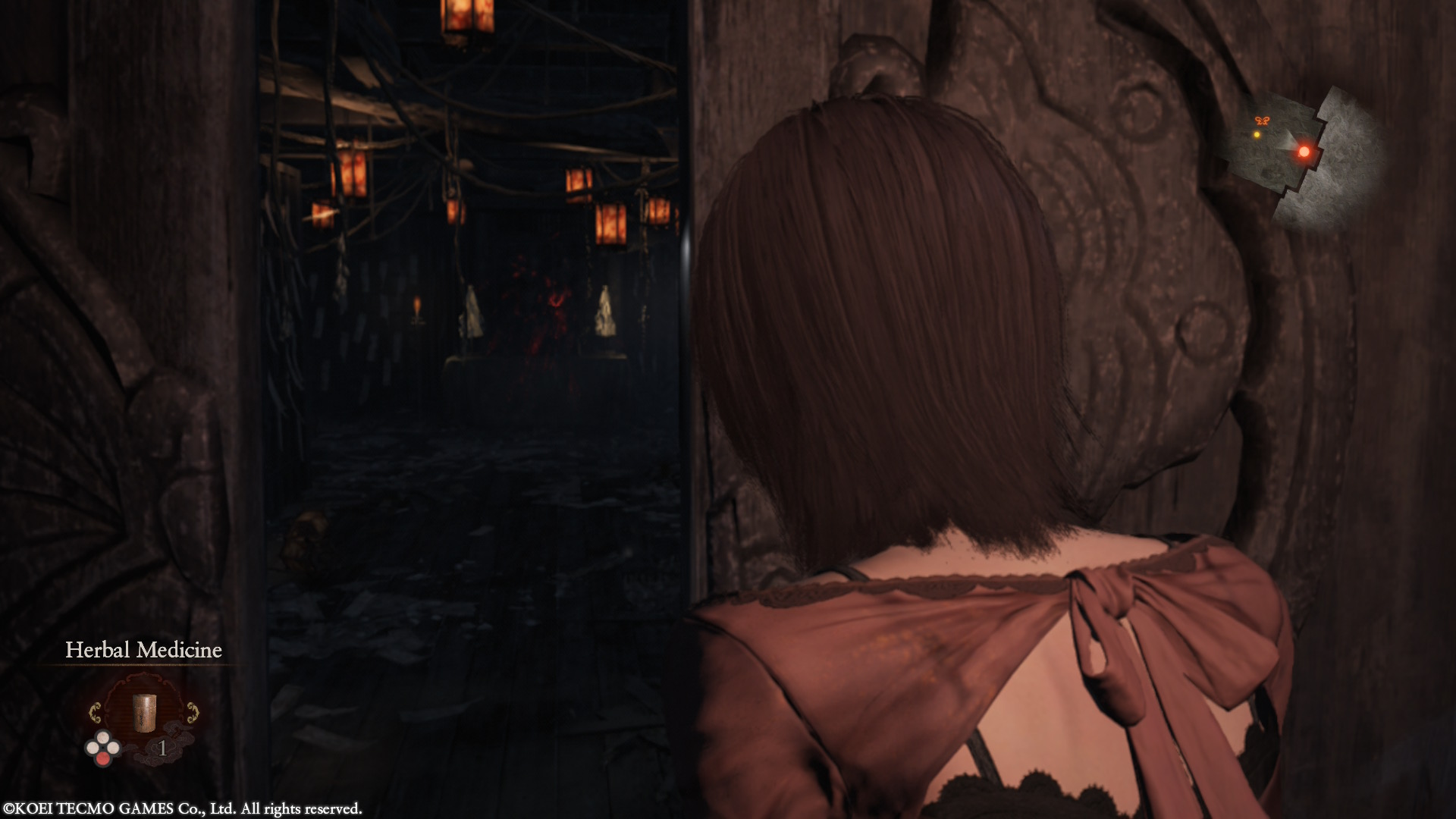The width and height of the screenshot is (1456, 819).
Task: Select the Herbal Medicine jar icon
Action: coord(144,713)
